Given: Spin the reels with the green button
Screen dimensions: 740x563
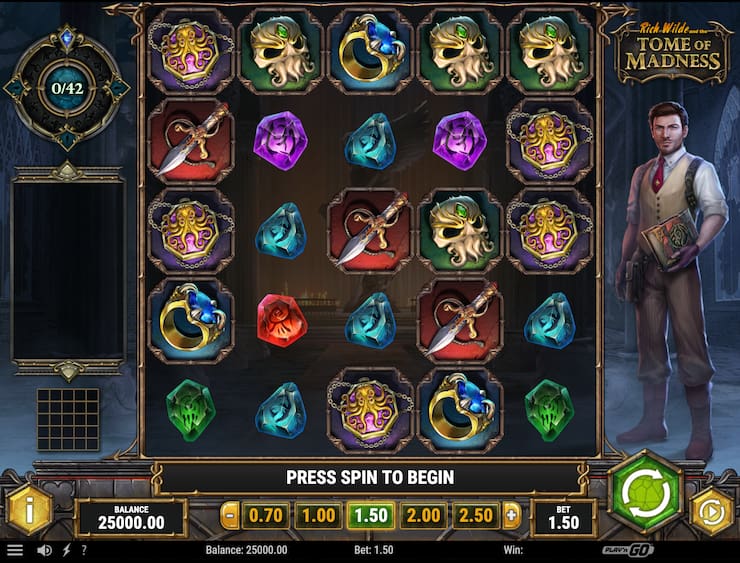Looking at the screenshot, I should tap(645, 491).
